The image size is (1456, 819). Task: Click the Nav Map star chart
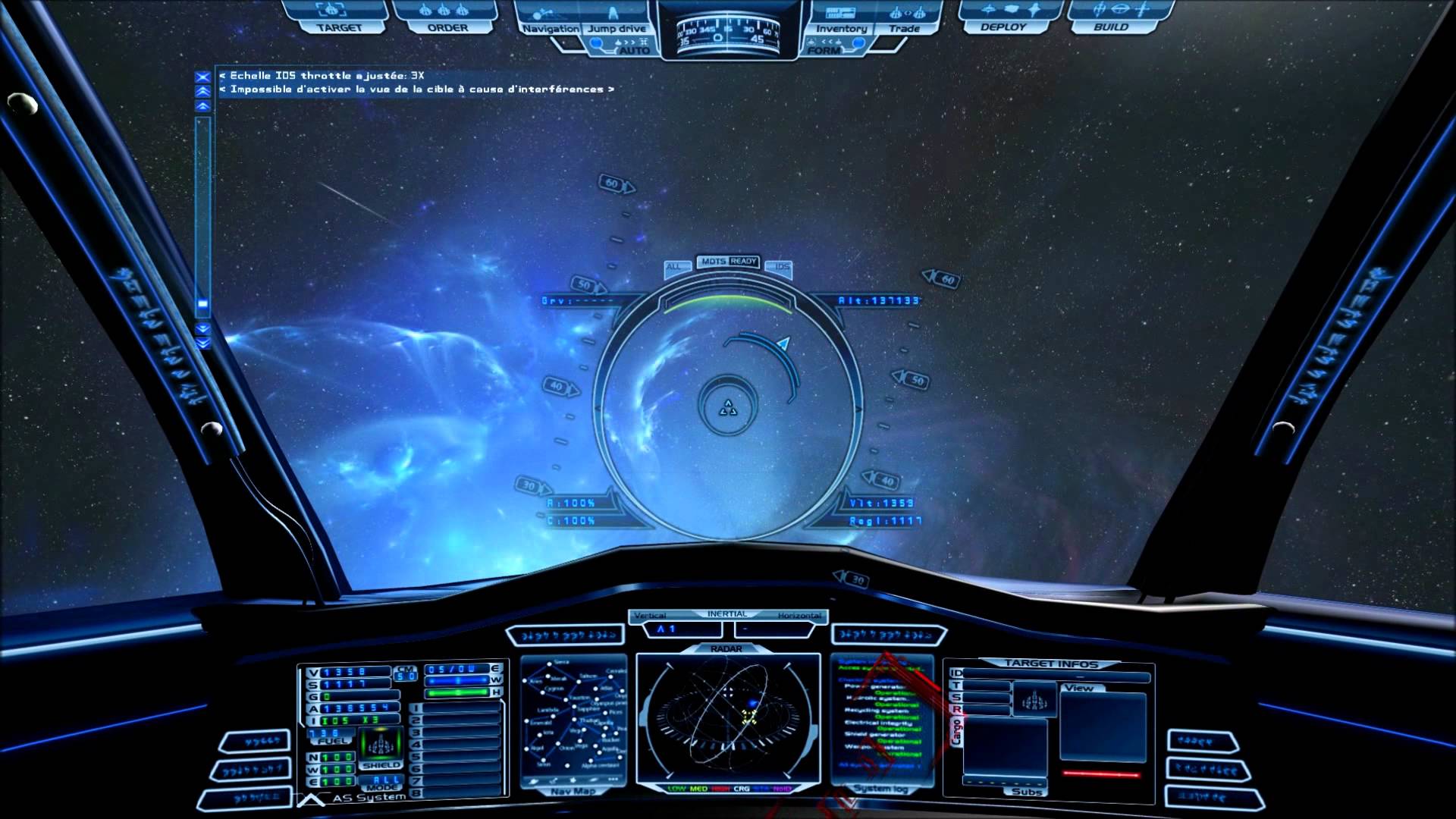(574, 720)
